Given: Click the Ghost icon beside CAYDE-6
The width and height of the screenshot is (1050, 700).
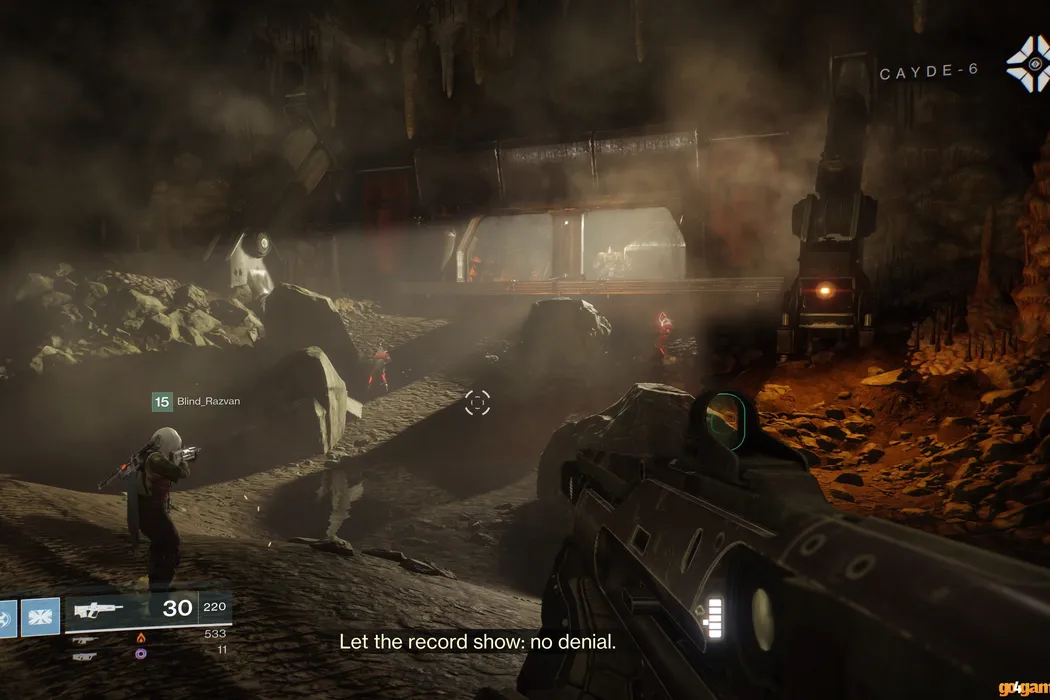Looking at the screenshot, I should [1027, 64].
